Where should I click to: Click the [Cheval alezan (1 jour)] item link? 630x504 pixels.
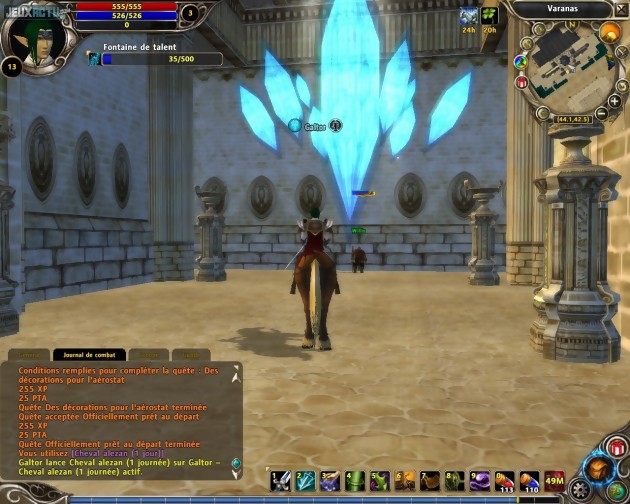[x=122, y=453]
